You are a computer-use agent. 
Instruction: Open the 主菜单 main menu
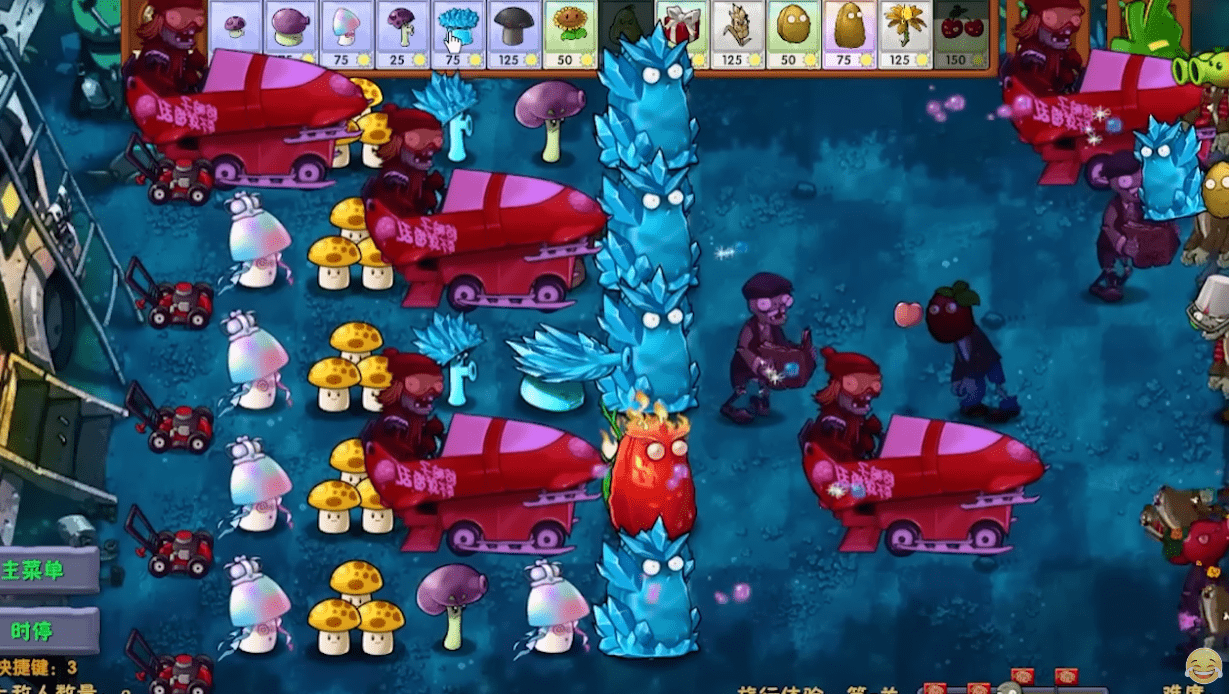47,571
